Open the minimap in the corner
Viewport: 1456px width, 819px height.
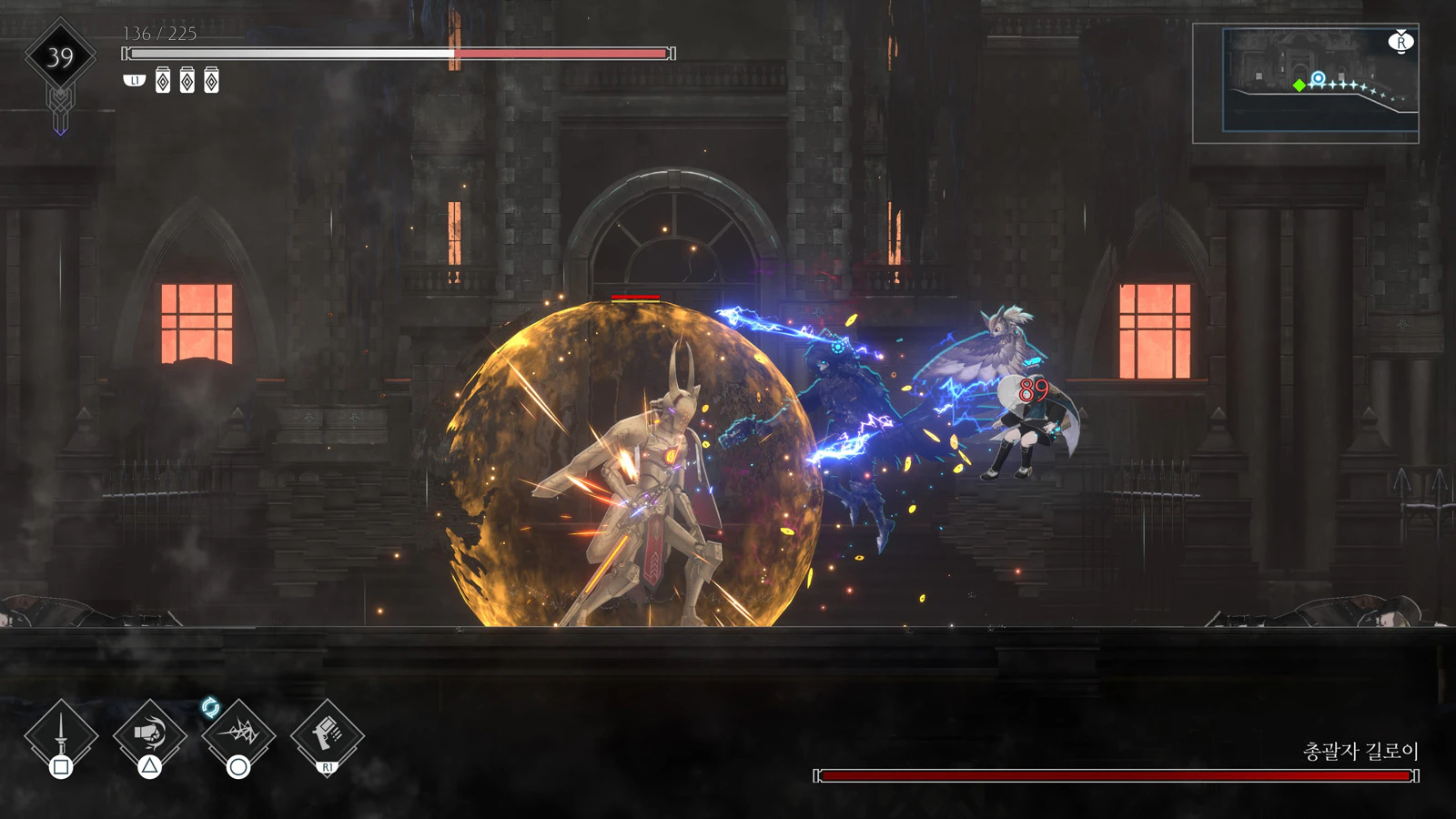[x=1305, y=83]
